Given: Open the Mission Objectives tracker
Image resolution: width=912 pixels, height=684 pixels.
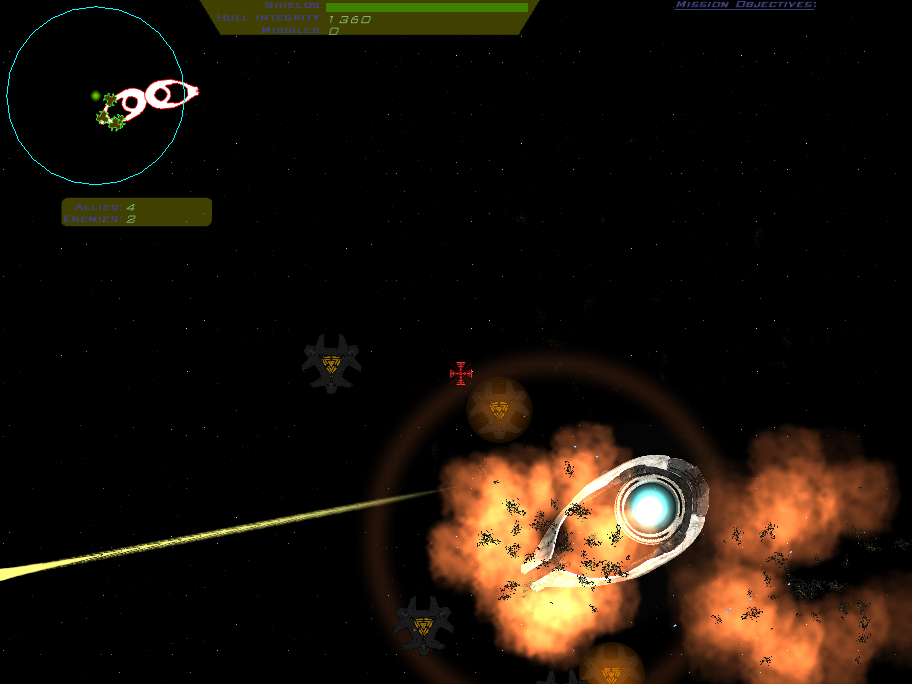Looking at the screenshot, I should pos(745,5).
